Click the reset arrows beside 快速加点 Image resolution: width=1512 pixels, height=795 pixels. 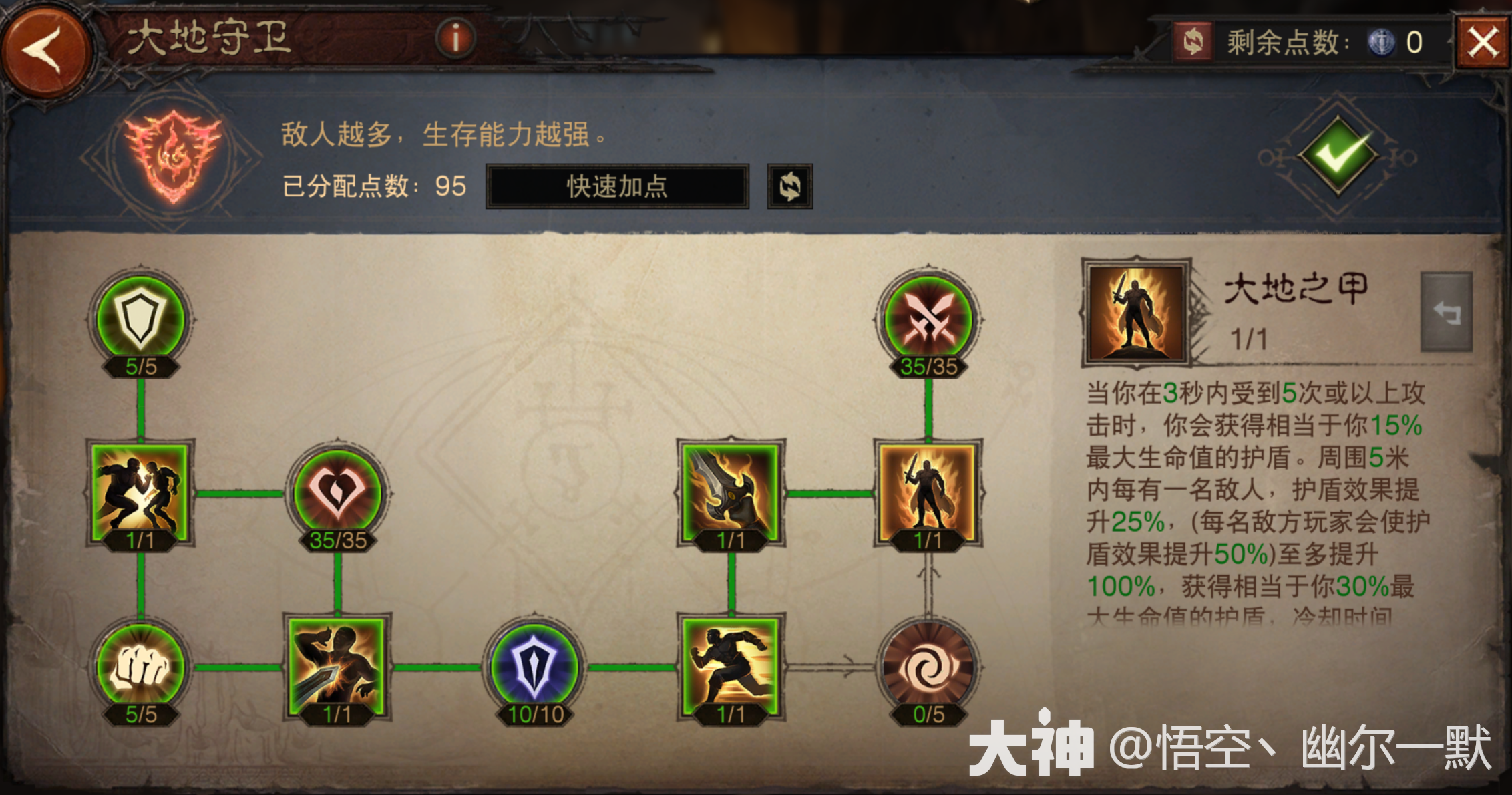click(791, 186)
